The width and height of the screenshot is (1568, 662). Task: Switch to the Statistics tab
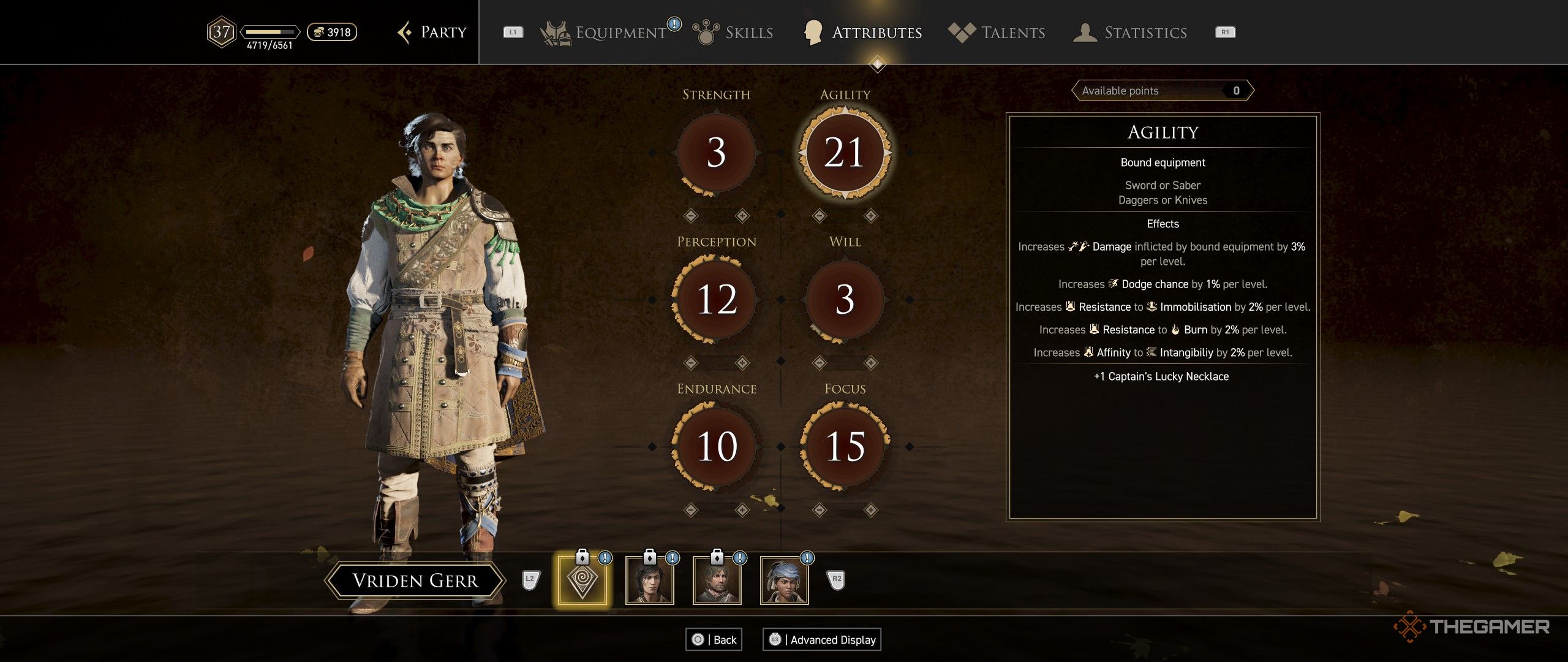tap(1145, 32)
